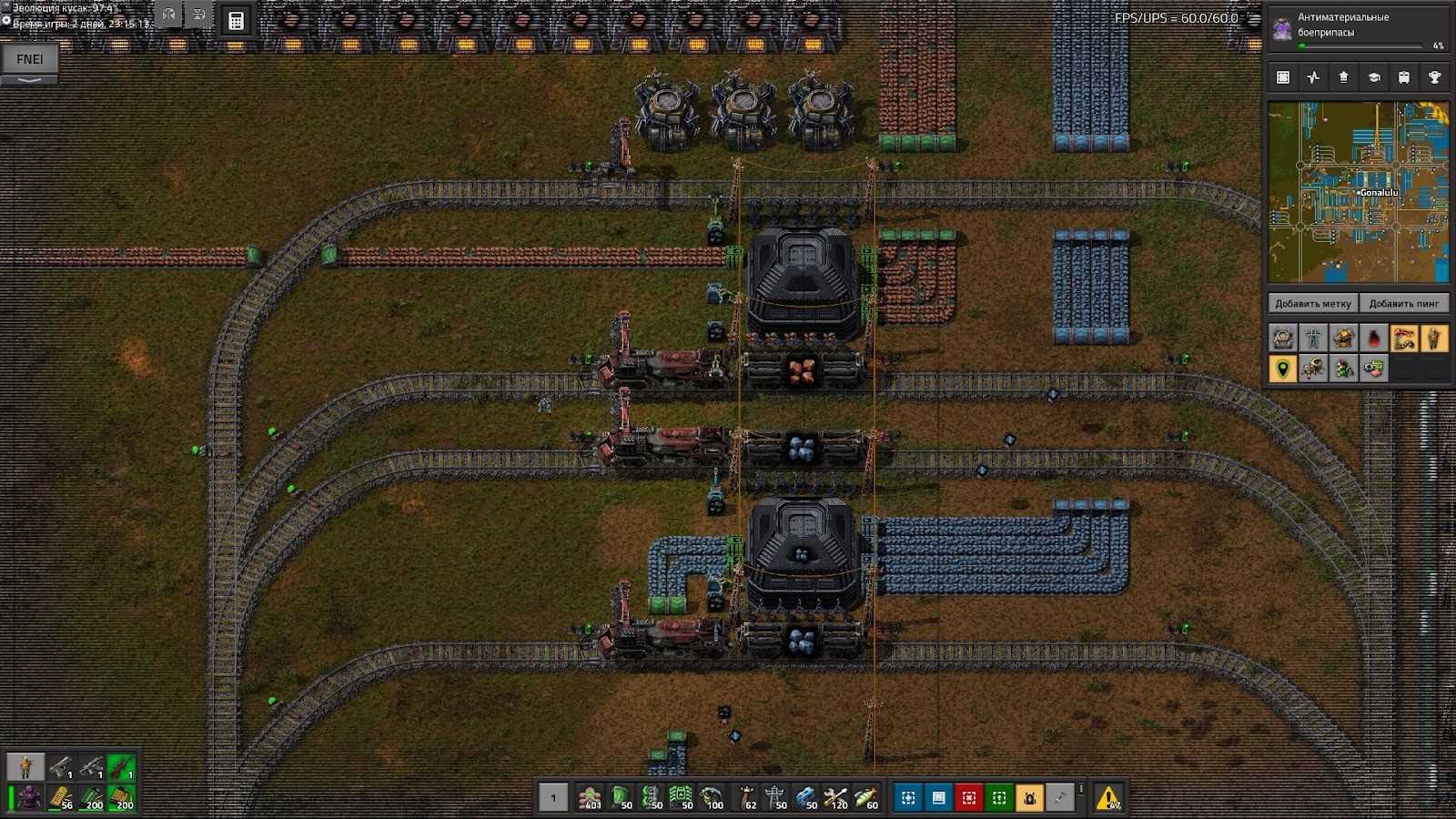Toggle the green location pin map filter
Viewport: 1456px width, 819px height.
pyautogui.click(x=1283, y=369)
